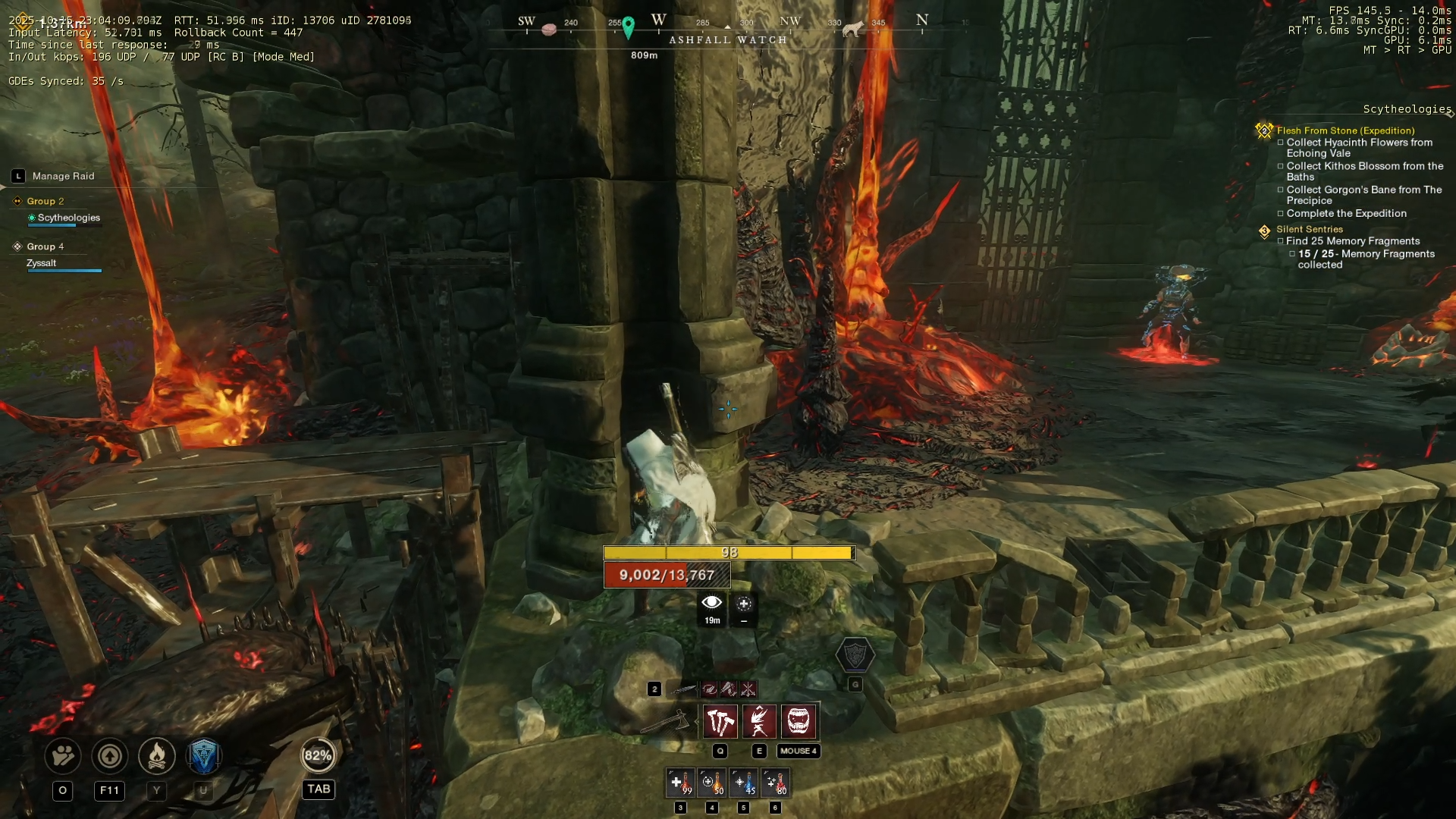Switch to the secondary sword weapon
The width and height of the screenshot is (1456, 819).
tap(684, 689)
